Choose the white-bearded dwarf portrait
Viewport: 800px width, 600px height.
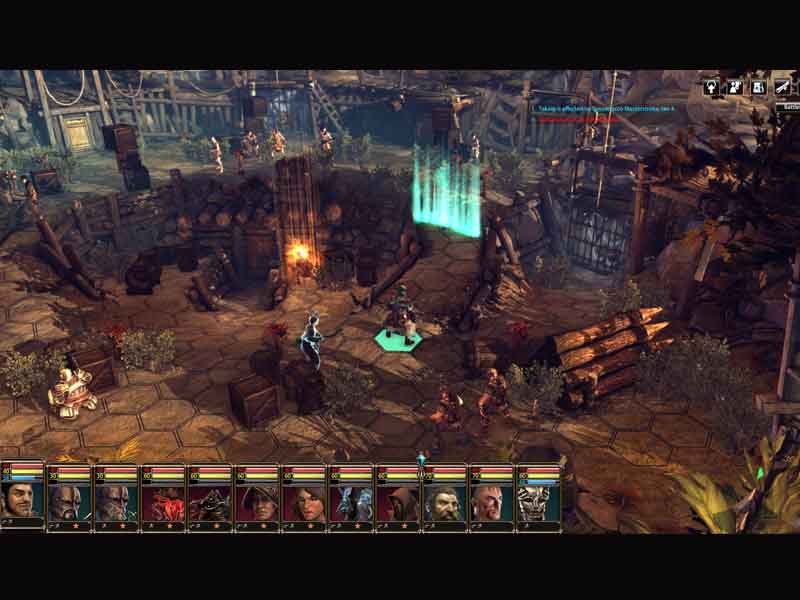(x=445, y=502)
